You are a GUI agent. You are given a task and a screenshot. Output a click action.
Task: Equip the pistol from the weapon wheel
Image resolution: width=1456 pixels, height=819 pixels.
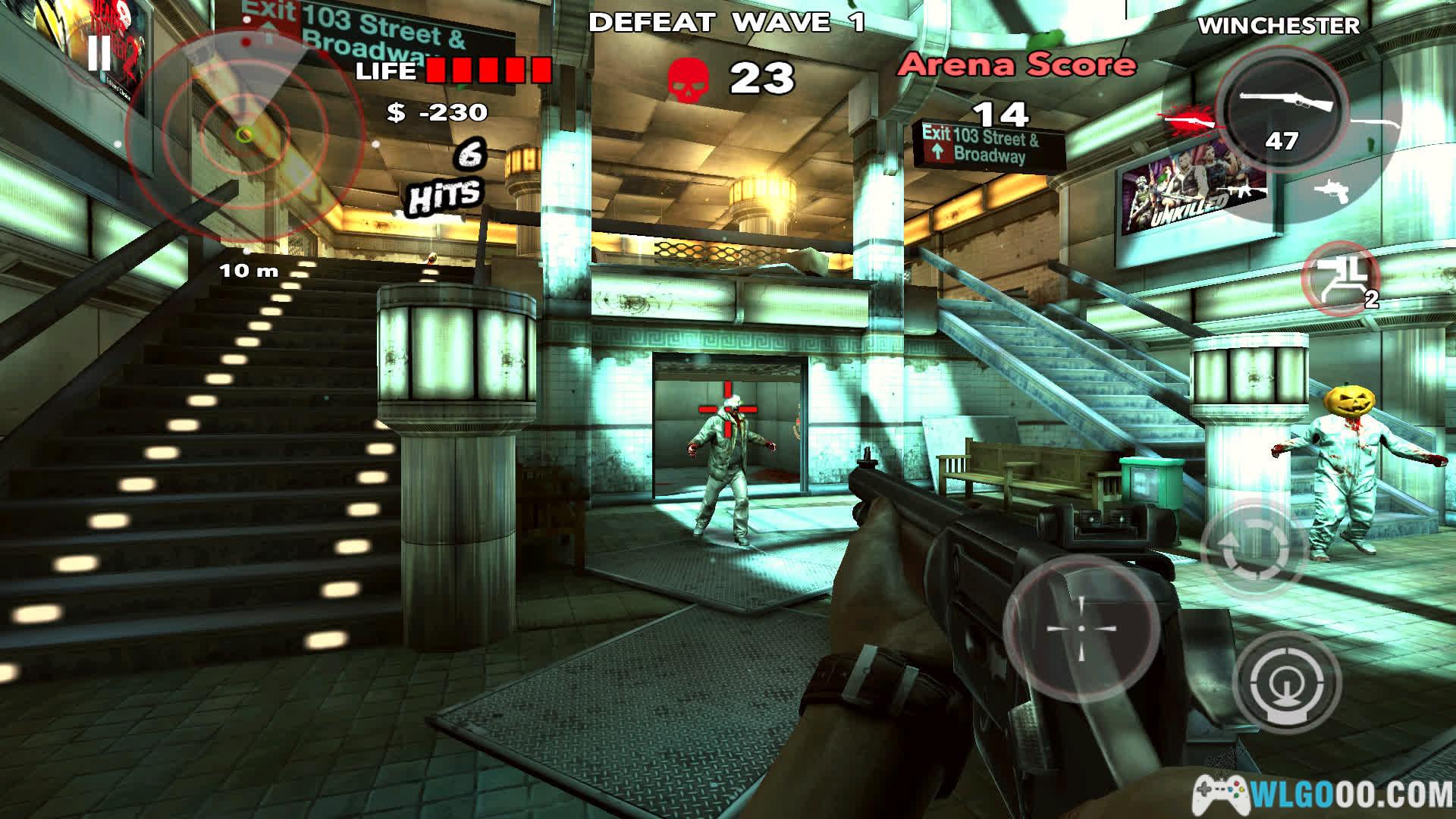coord(1332,190)
